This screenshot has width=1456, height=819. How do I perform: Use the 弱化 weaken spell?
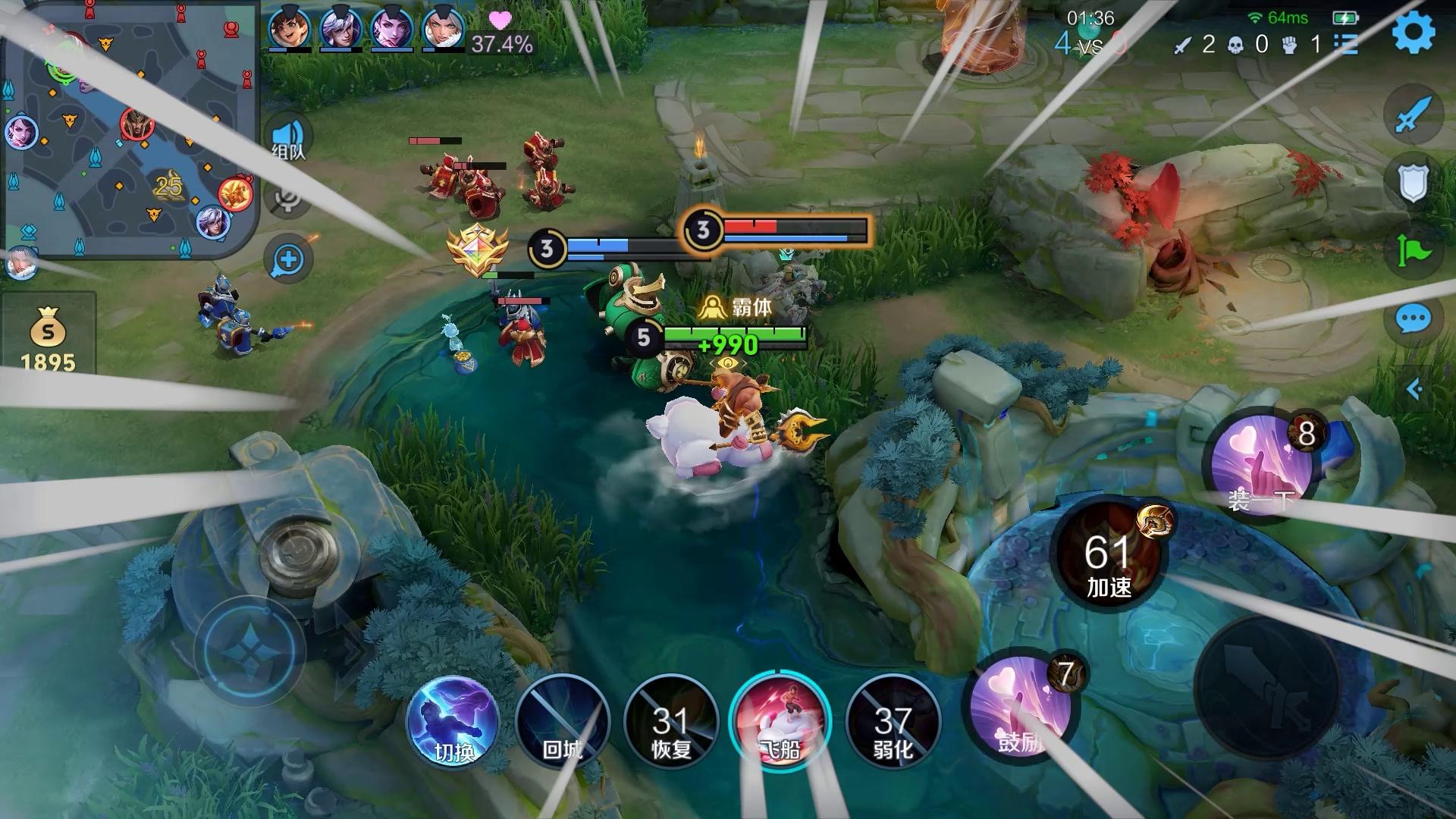(893, 721)
